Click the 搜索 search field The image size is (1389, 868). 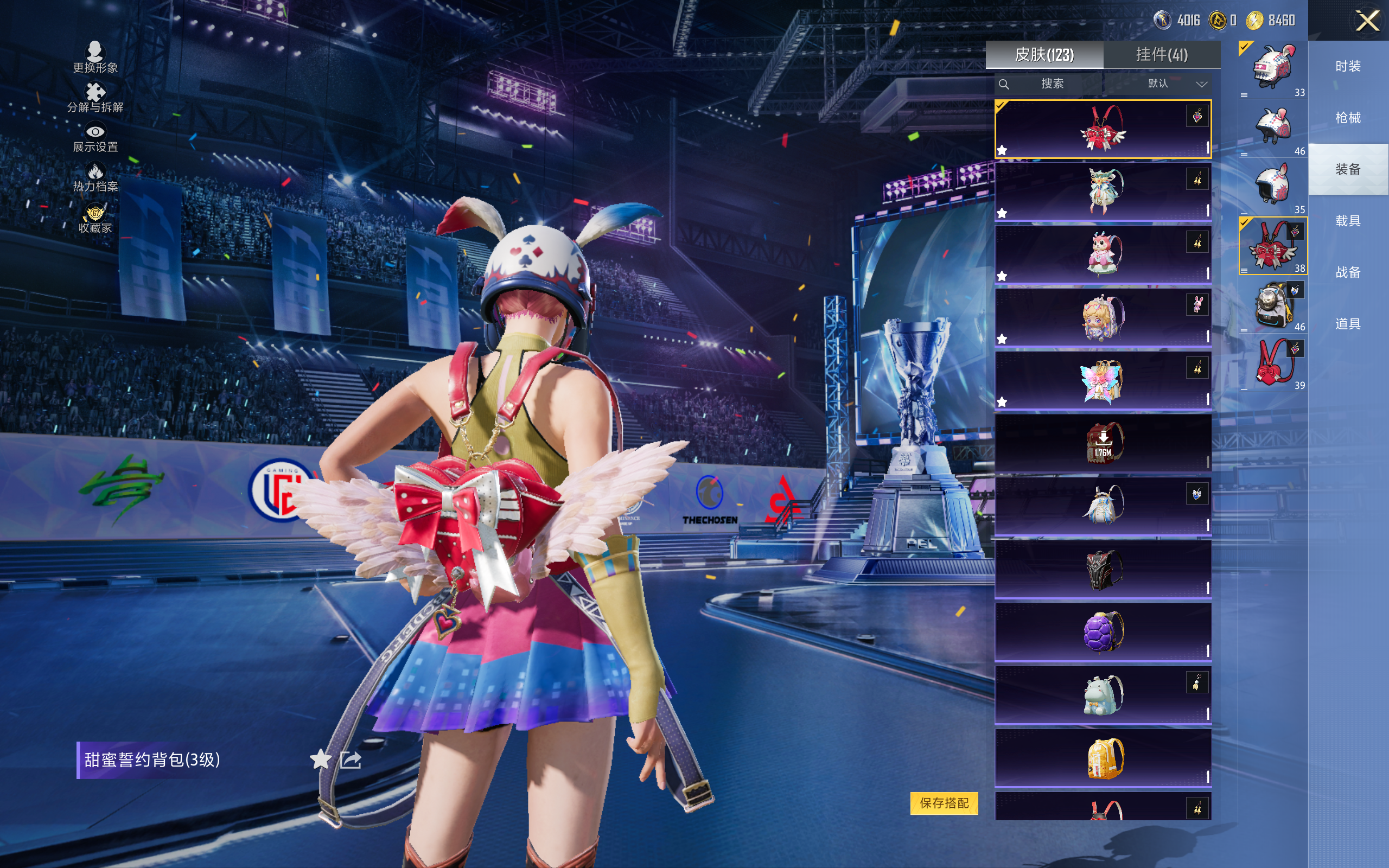tap(1052, 84)
